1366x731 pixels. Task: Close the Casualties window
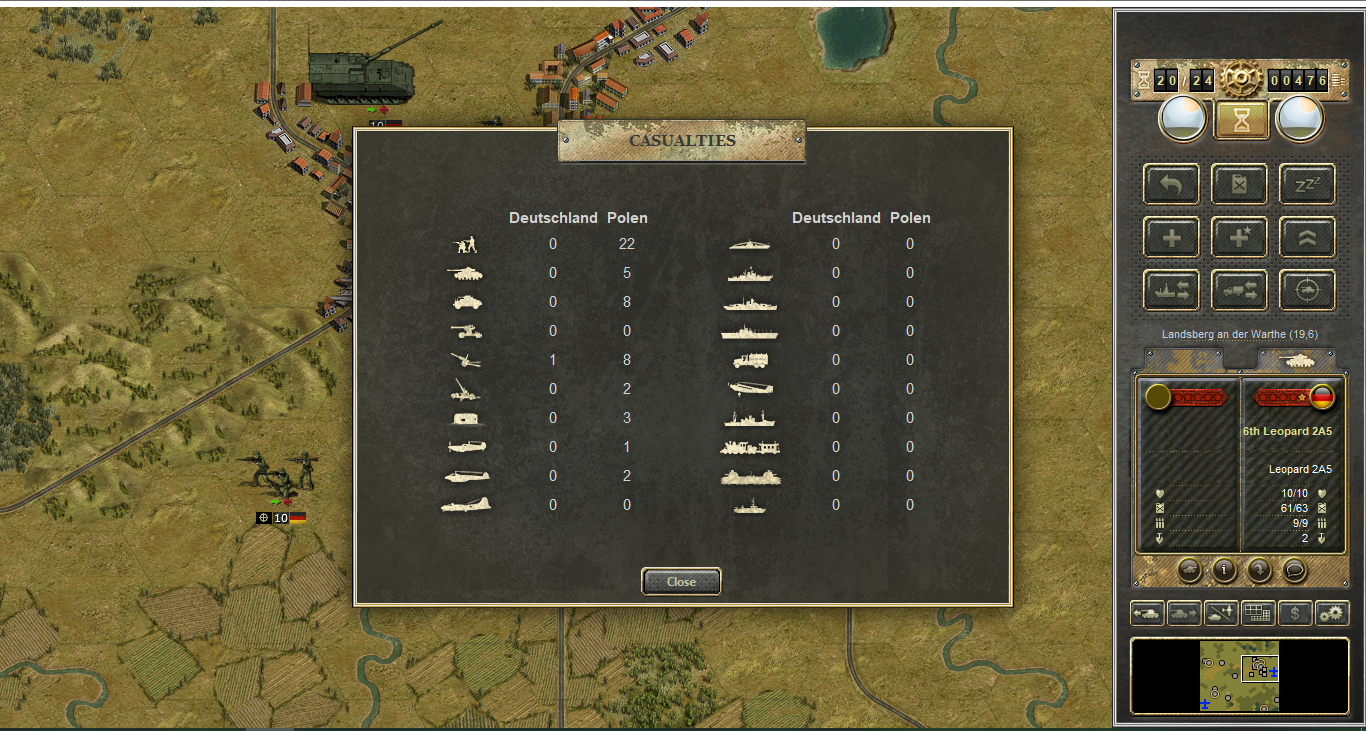pyautogui.click(x=681, y=581)
